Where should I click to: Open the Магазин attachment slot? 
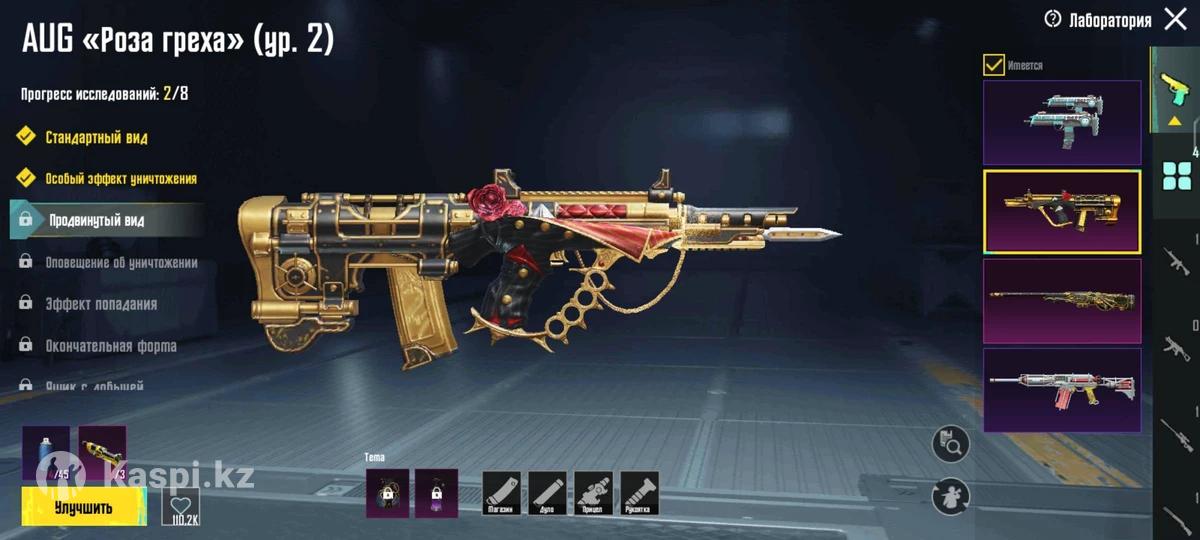502,493
